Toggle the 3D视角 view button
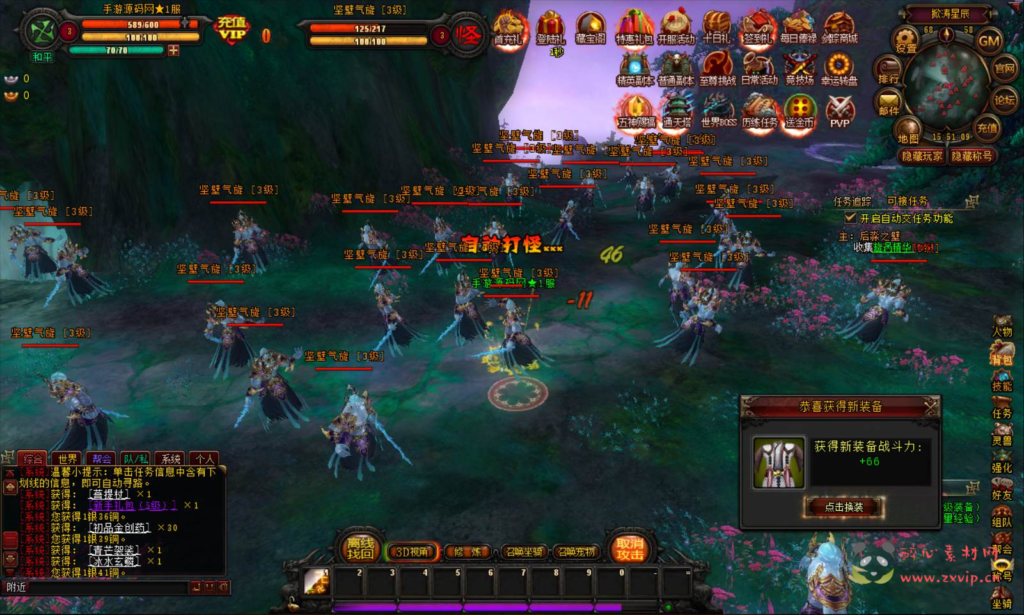Image resolution: width=1024 pixels, height=615 pixels. coord(412,551)
